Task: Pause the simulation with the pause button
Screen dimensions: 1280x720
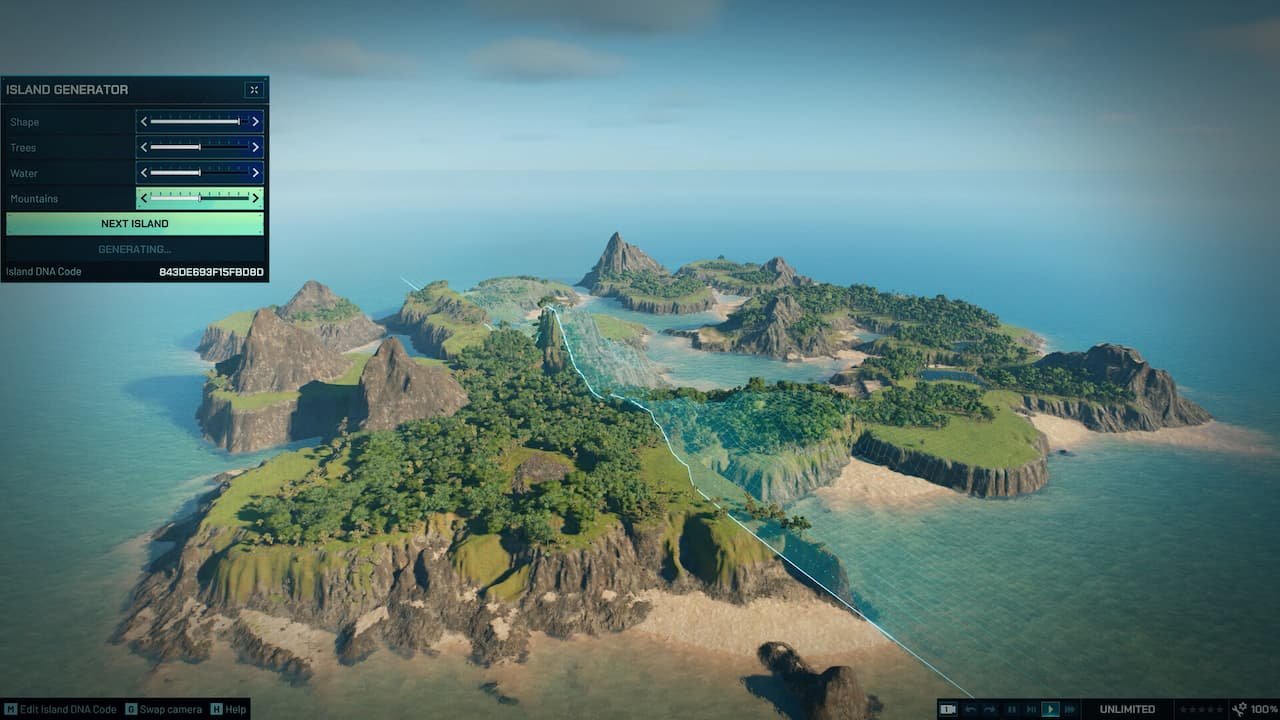Action: tap(1011, 709)
